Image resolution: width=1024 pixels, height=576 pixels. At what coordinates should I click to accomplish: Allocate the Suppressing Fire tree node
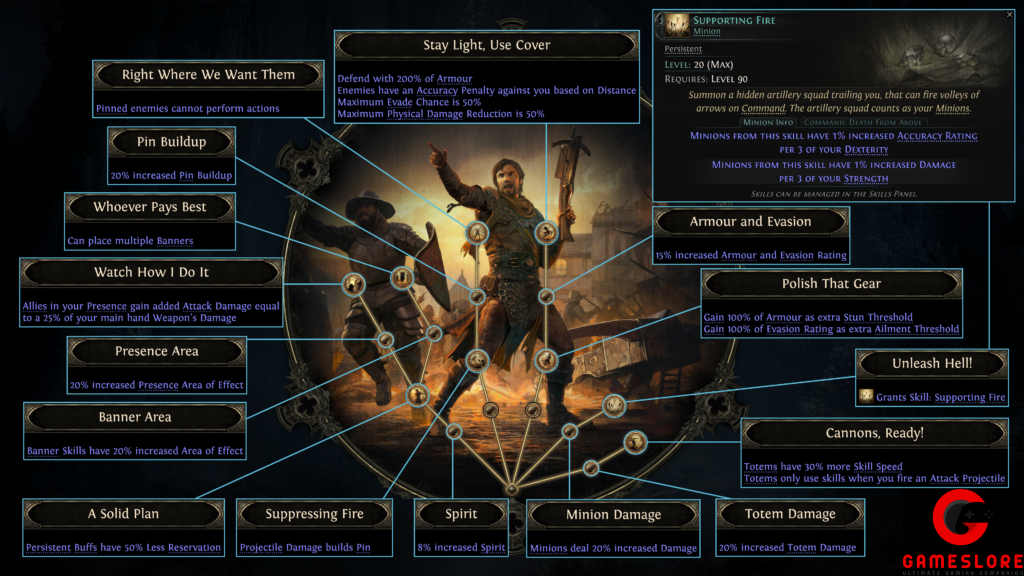[x=476, y=359]
